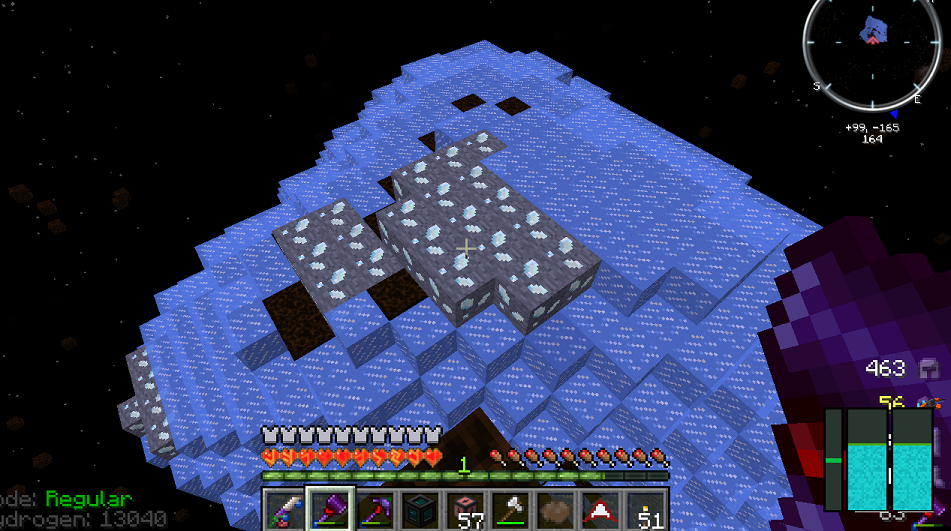Viewport: 951px width, 531px height.
Task: Select the red block stack of 57
Action: point(467,509)
